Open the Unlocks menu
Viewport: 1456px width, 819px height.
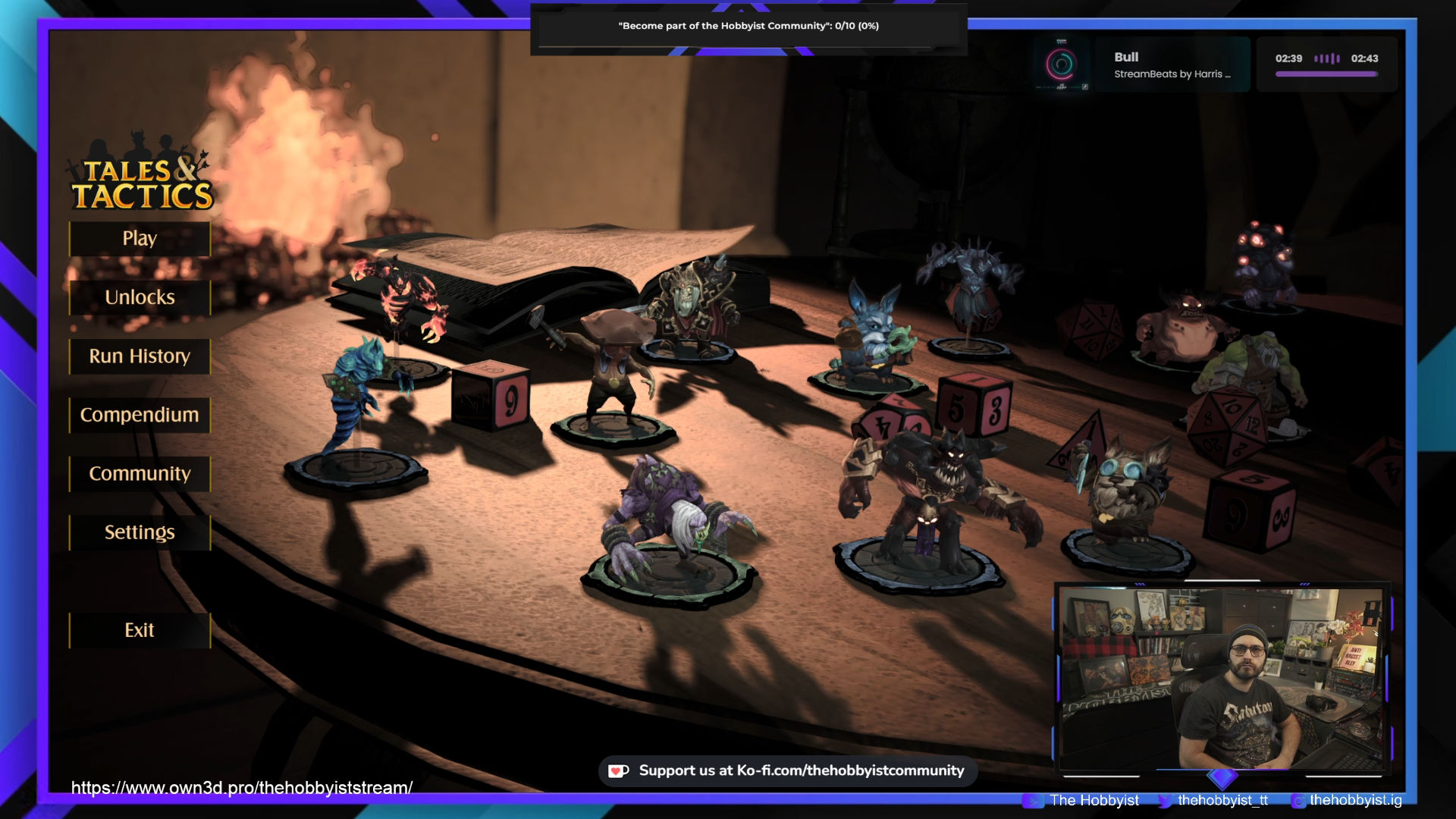click(140, 297)
